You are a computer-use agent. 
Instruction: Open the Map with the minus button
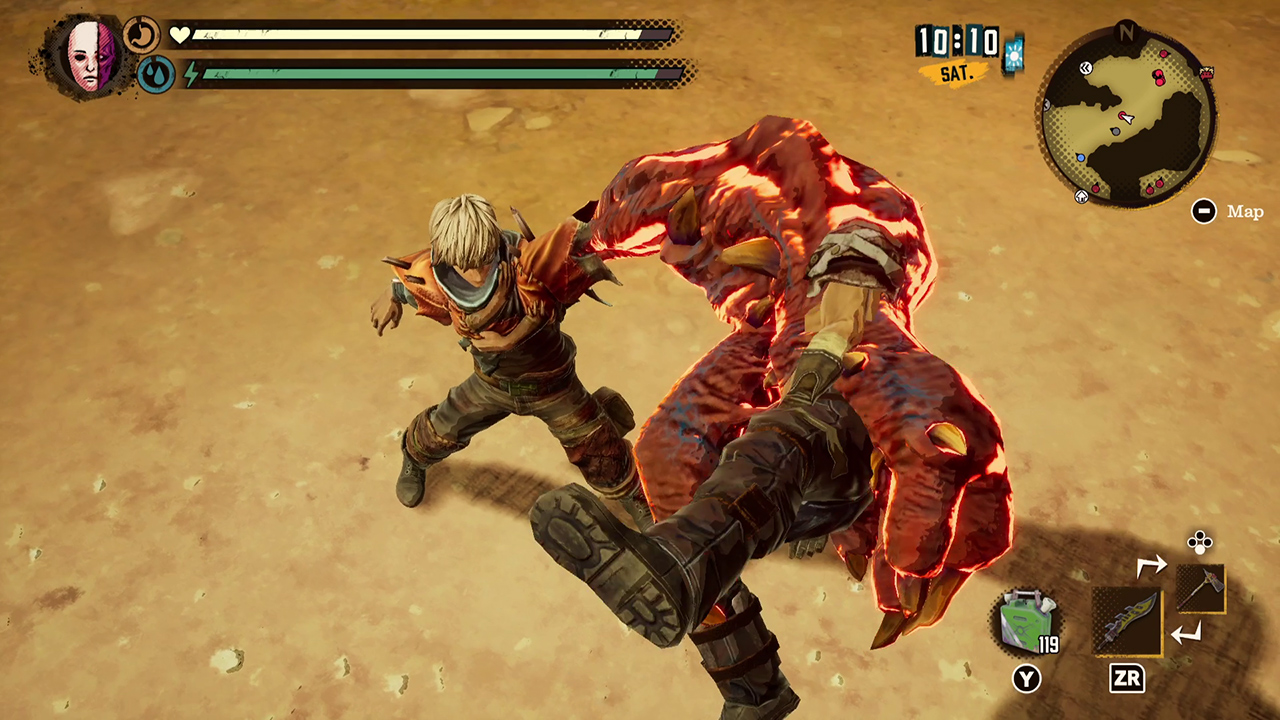[1204, 211]
